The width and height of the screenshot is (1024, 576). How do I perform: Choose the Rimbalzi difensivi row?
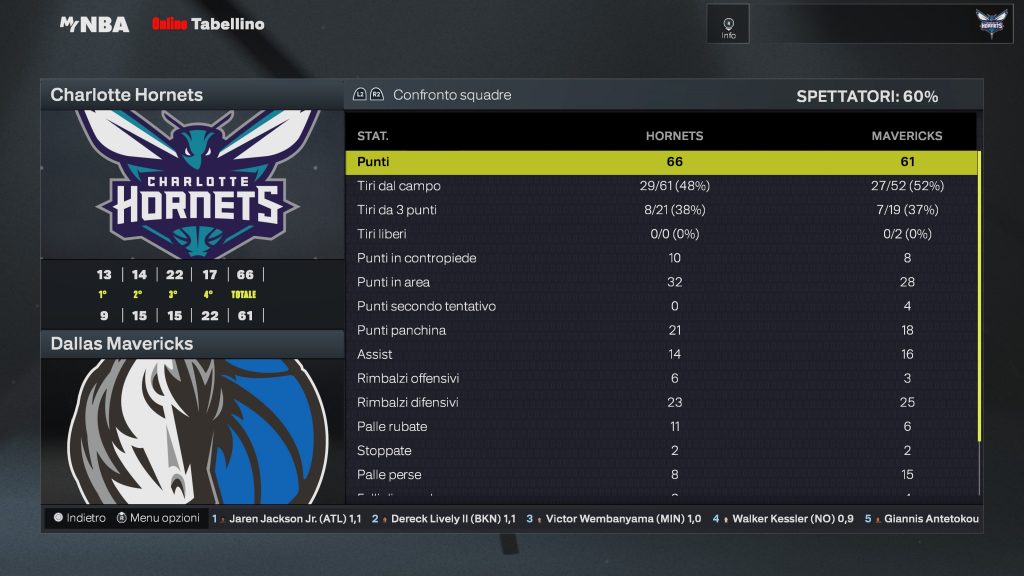point(660,402)
